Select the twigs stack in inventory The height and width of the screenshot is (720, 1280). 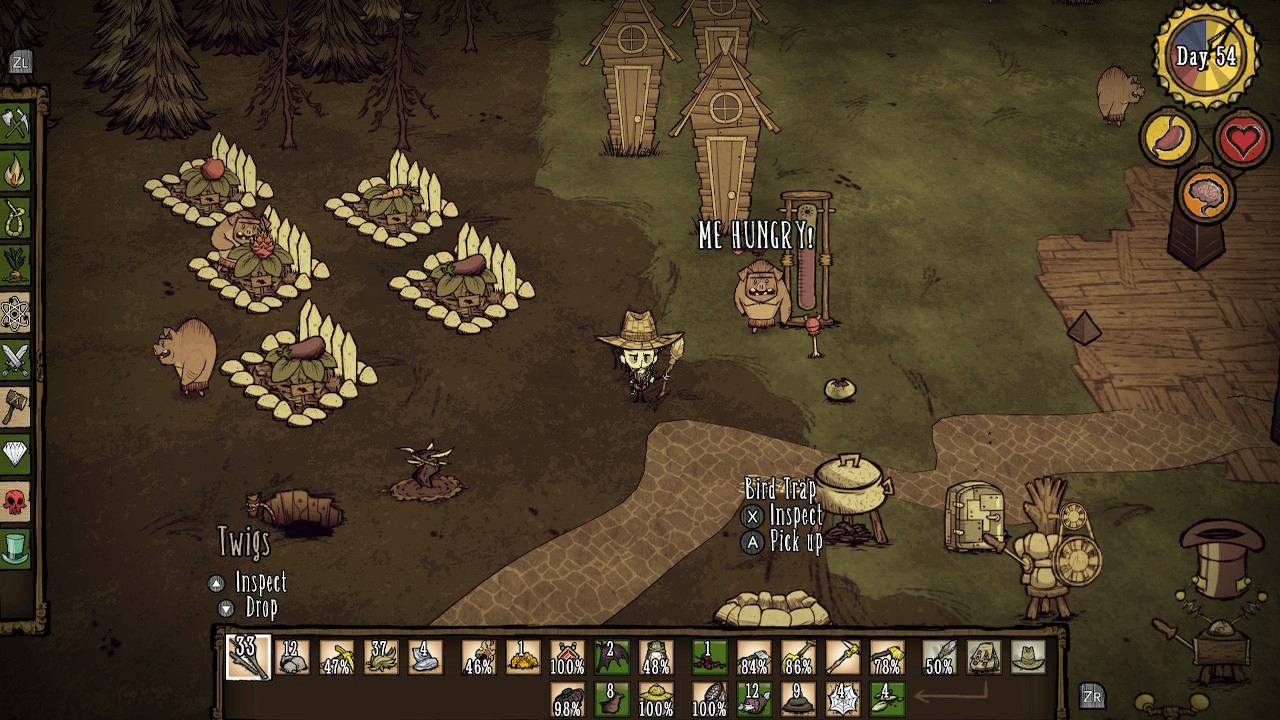tap(247, 657)
